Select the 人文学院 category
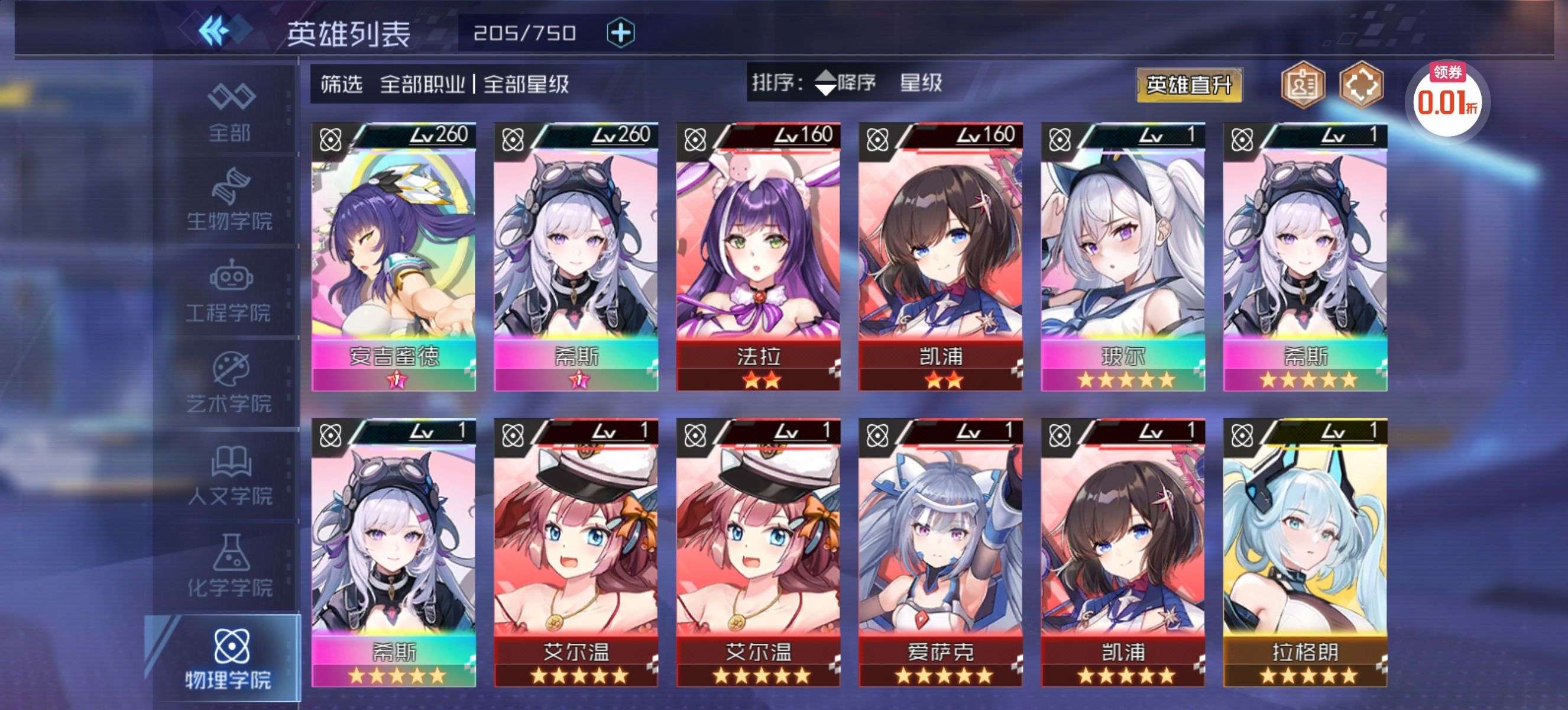Screen dimensions: 1568x710 (230, 476)
